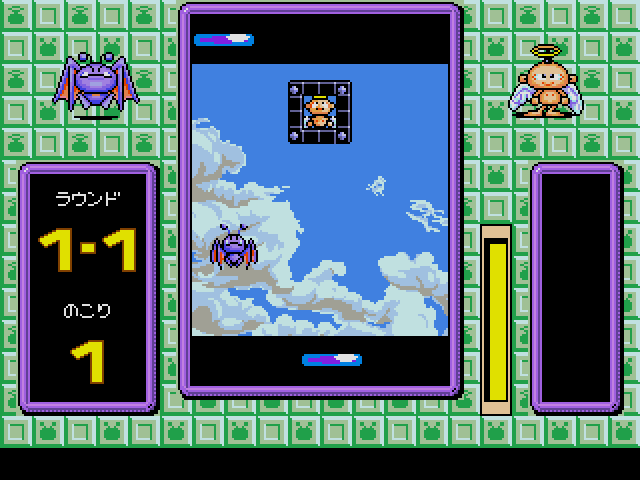
Task: Click the purple bat demon portrait
Action: click(x=95, y=84)
